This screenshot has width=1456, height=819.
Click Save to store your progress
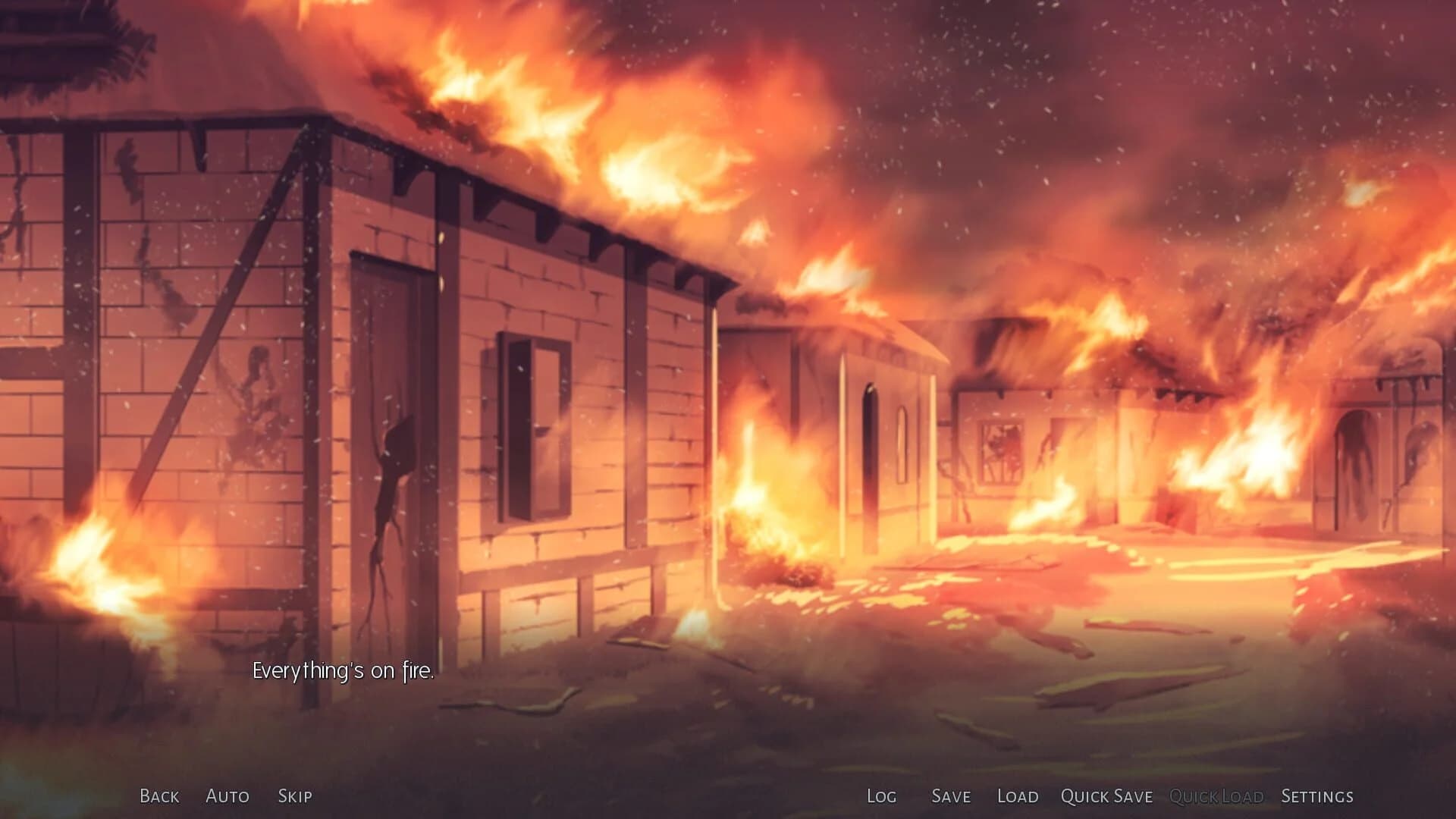click(x=950, y=796)
